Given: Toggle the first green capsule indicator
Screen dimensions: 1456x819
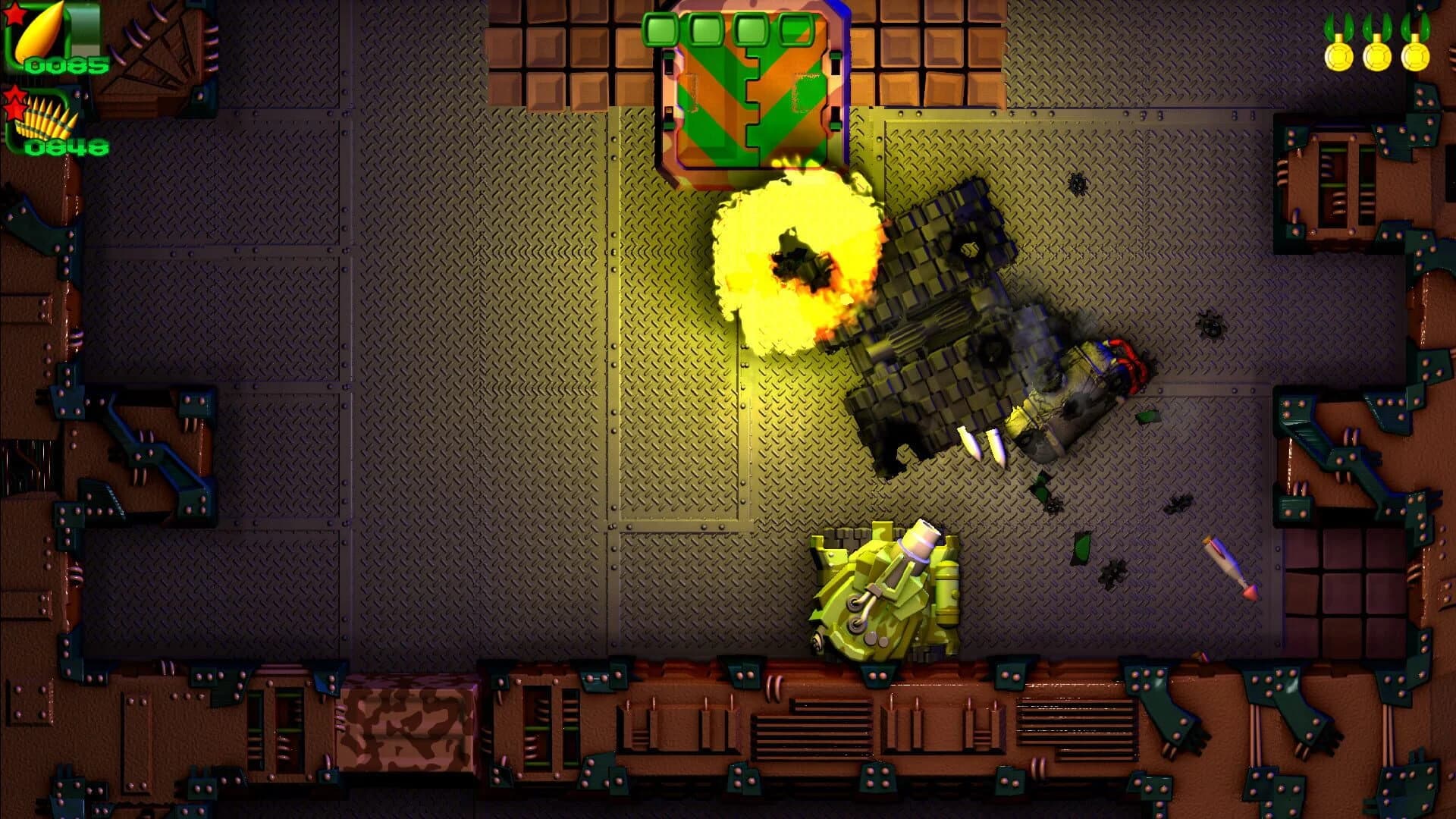Looking at the screenshot, I should coord(661,30).
